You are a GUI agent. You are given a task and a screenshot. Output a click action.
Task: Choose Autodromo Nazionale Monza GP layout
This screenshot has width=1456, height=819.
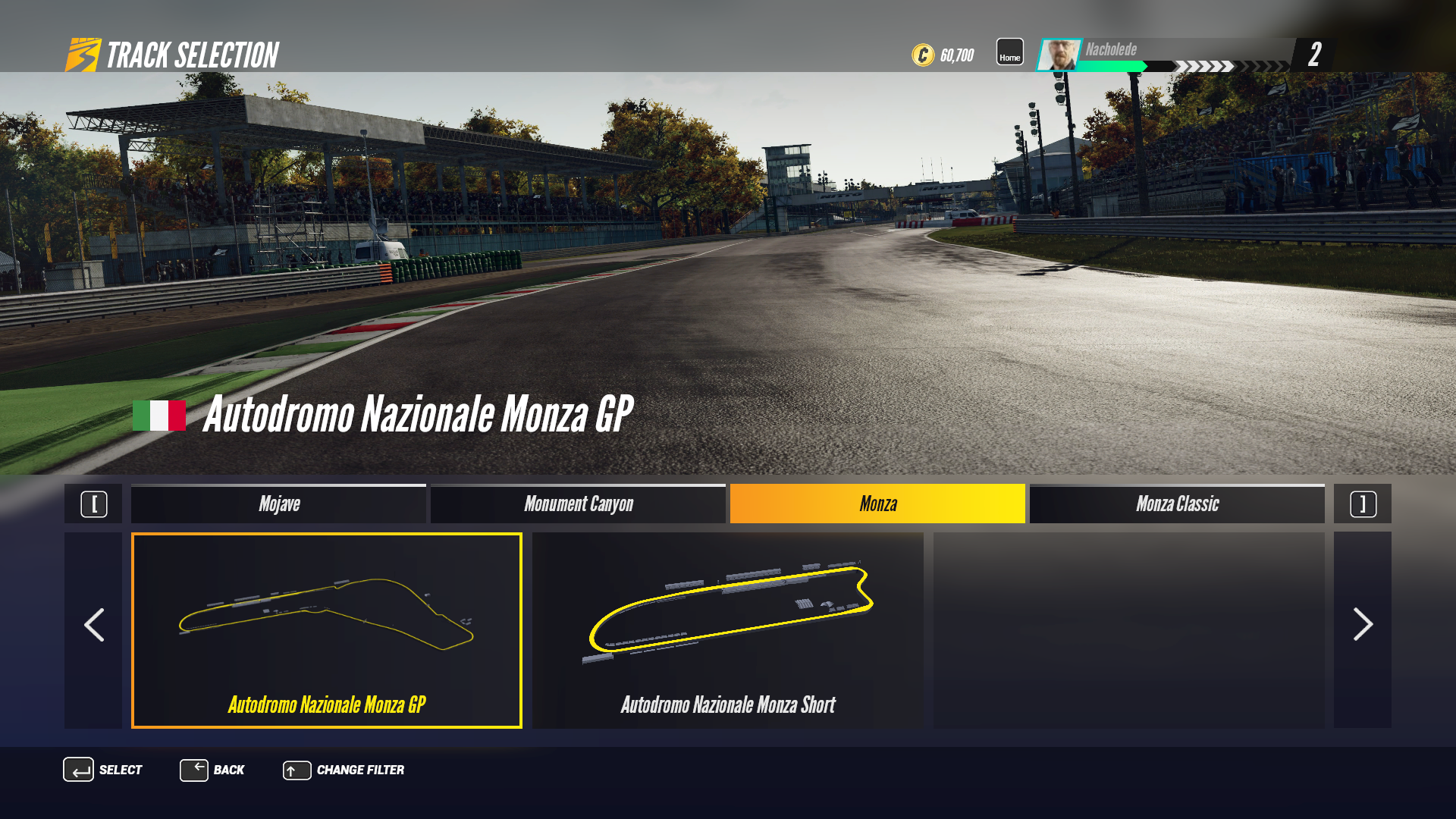[327, 630]
